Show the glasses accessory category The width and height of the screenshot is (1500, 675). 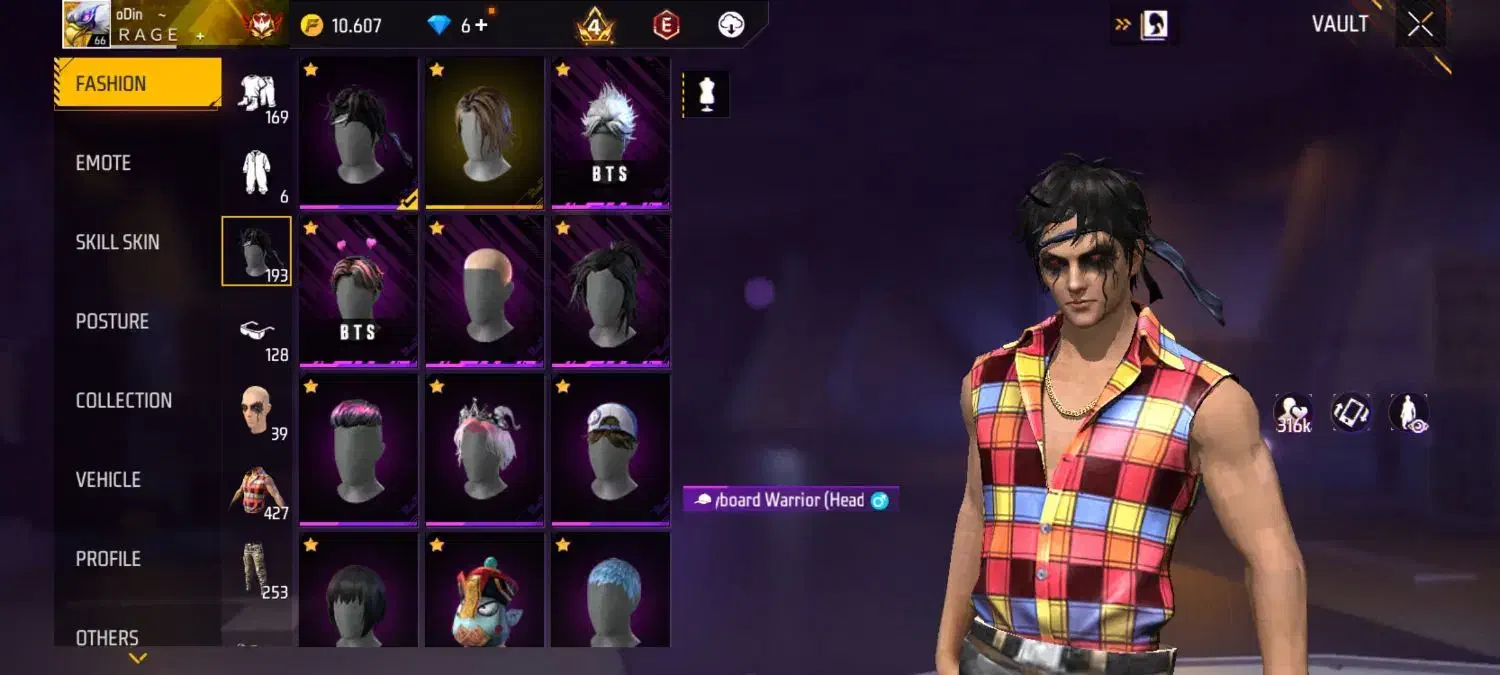coord(257,331)
